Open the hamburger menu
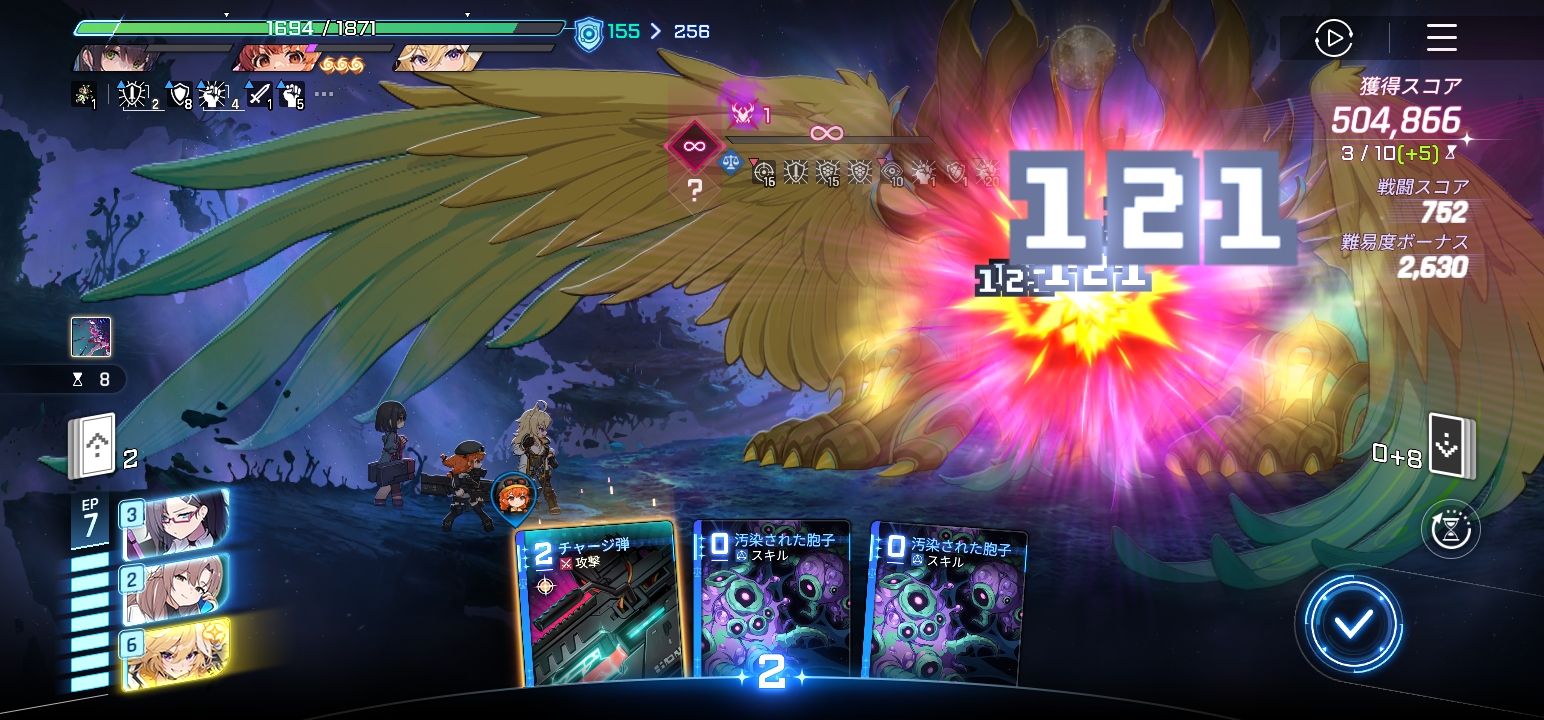The image size is (1544, 720). [1441, 38]
